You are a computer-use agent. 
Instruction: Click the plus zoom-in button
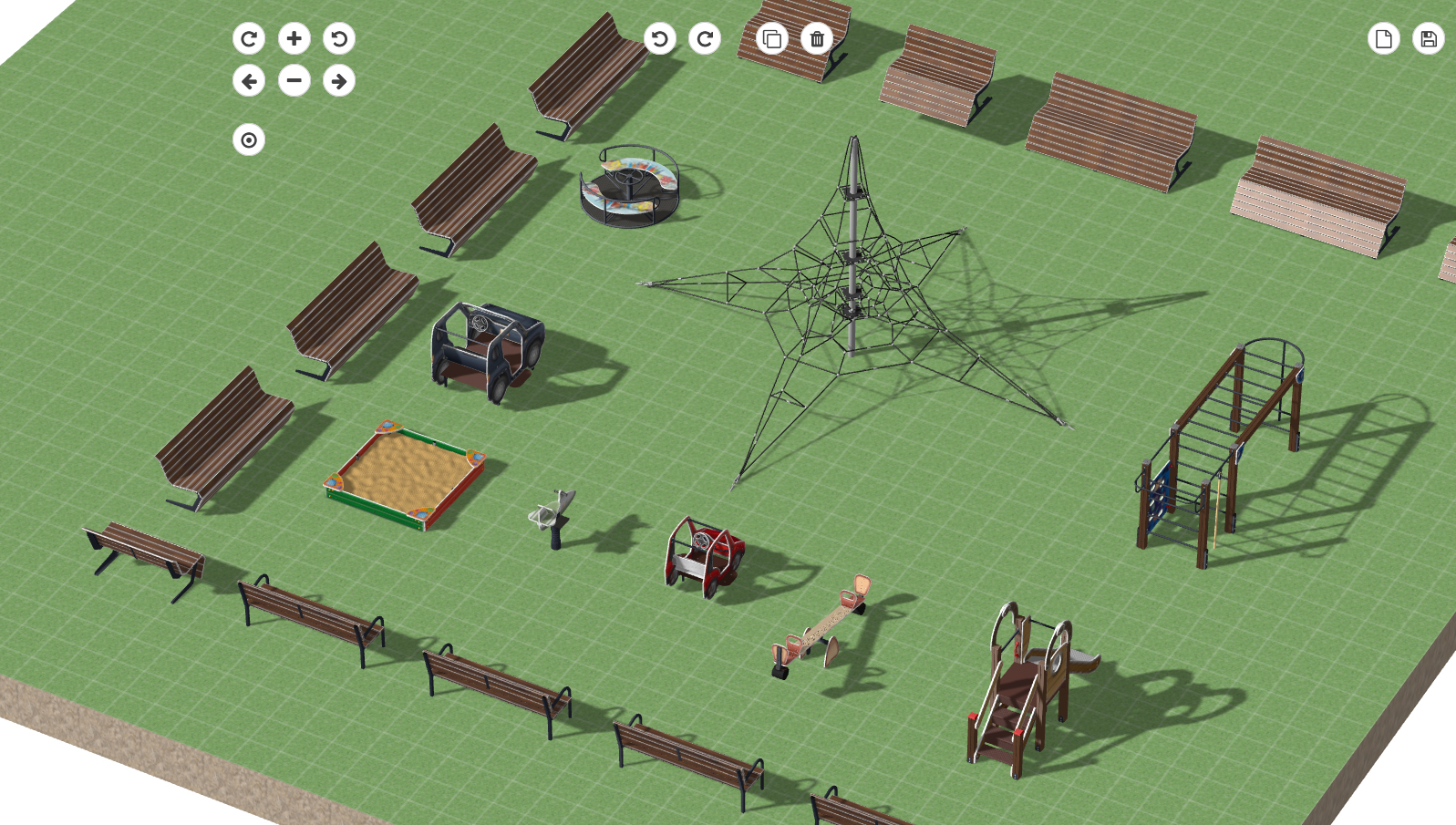(294, 38)
